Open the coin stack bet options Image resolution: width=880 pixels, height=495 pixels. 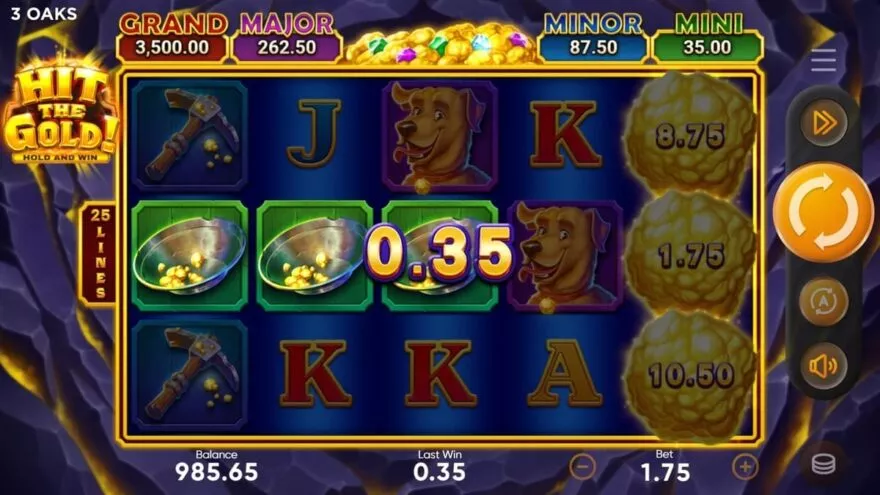coord(823,464)
